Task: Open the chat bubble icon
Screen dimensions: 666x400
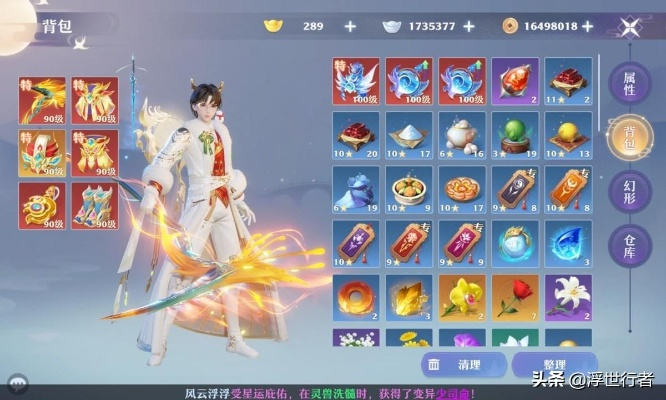Action: coord(15,383)
